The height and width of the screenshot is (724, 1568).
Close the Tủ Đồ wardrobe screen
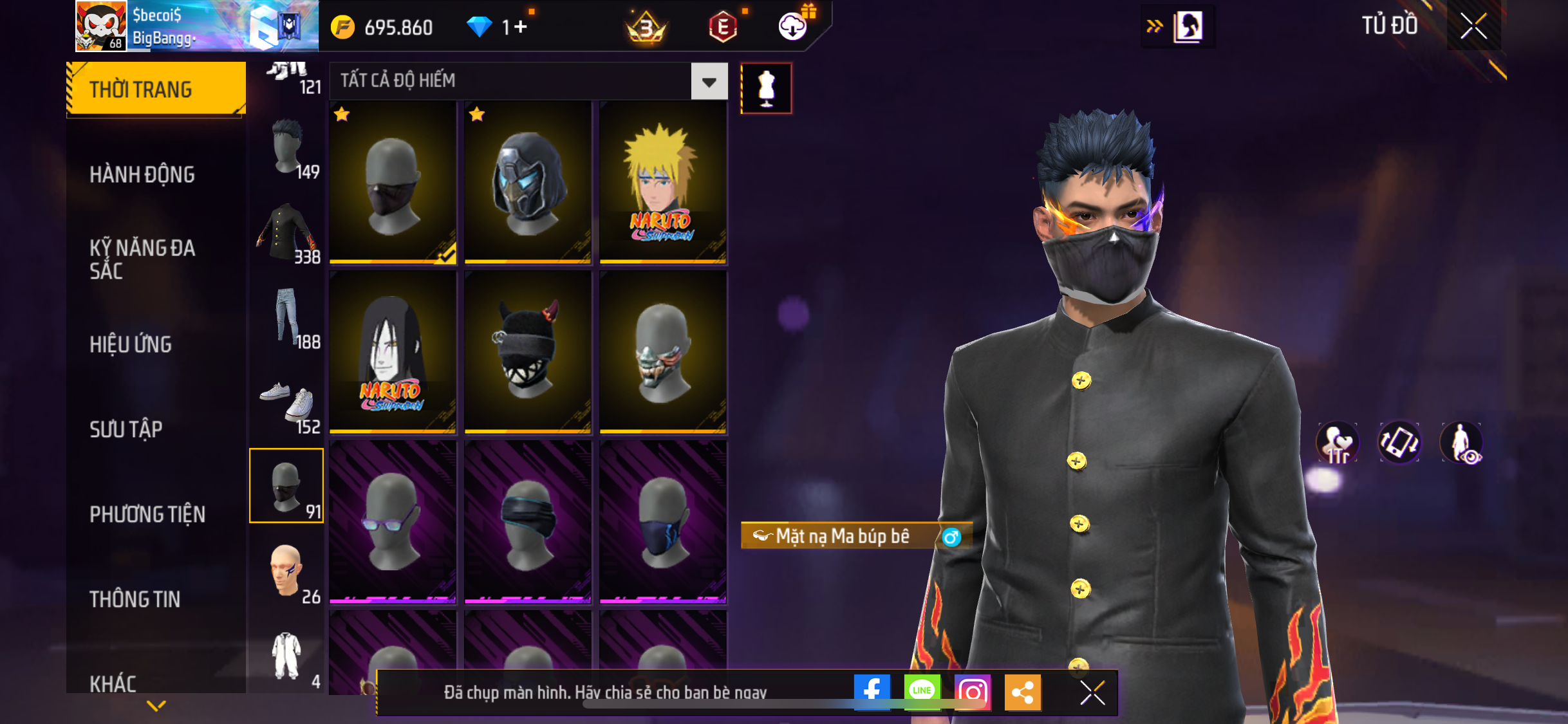(1473, 26)
